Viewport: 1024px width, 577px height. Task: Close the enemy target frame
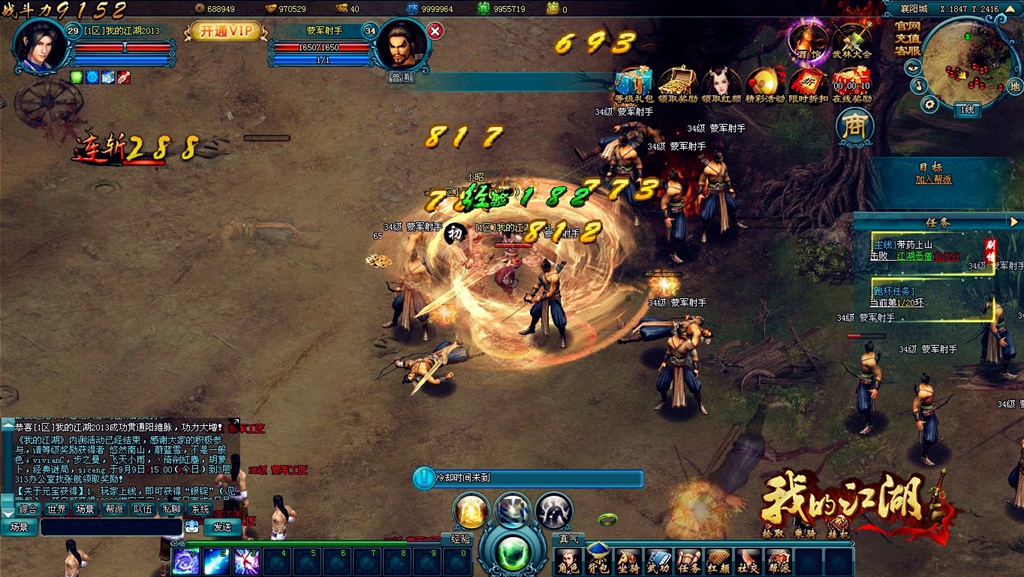tap(435, 31)
